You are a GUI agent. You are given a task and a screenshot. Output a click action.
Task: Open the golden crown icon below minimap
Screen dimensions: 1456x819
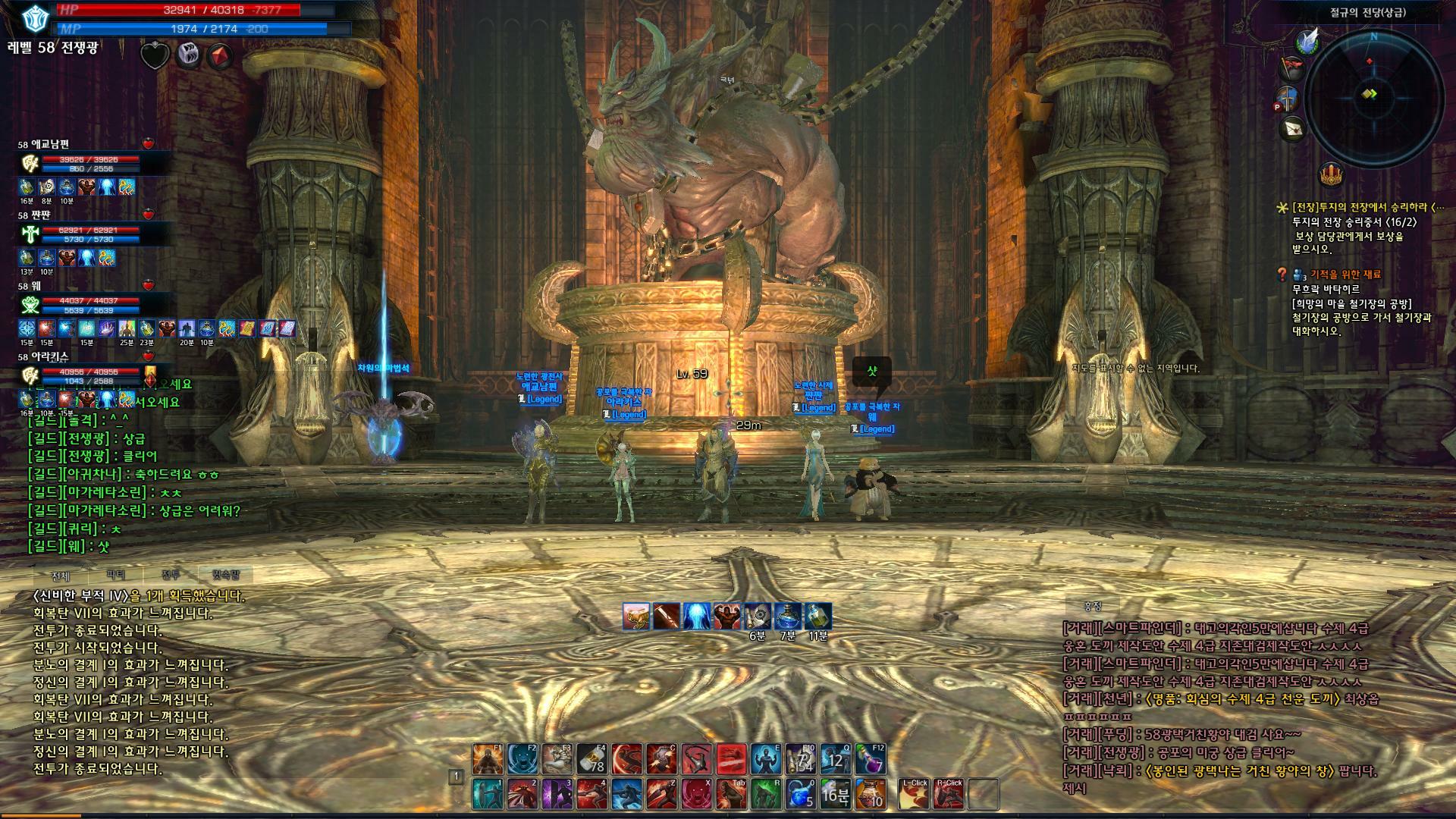tap(1330, 175)
